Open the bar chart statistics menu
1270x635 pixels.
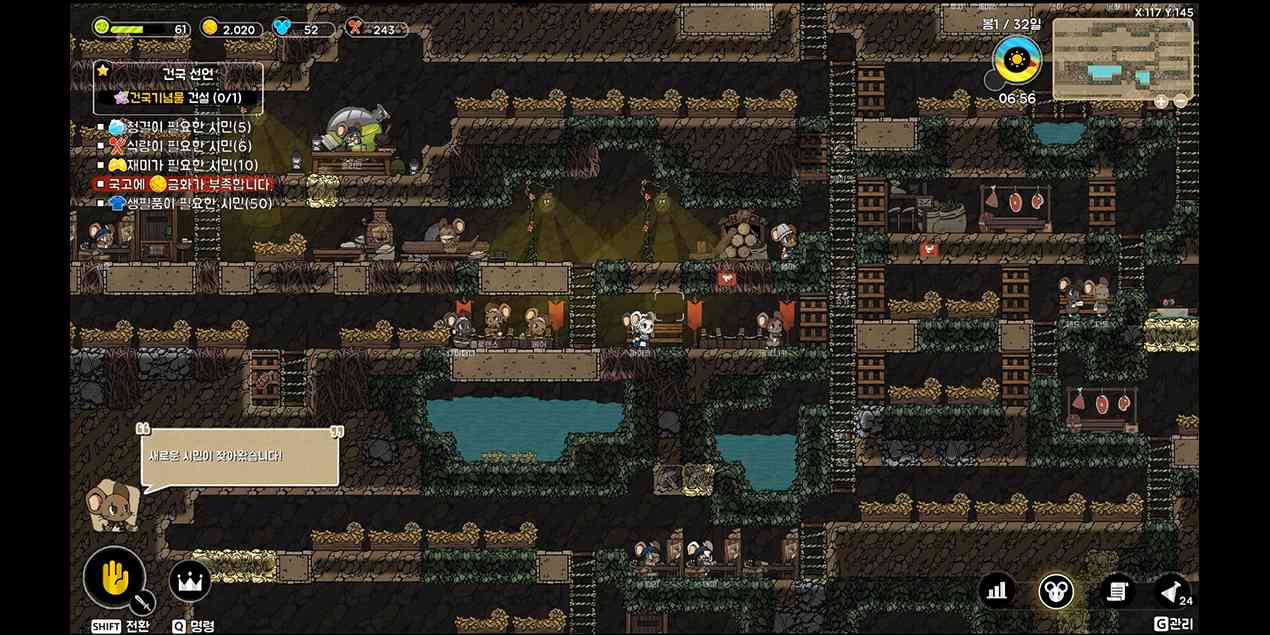coord(996,591)
